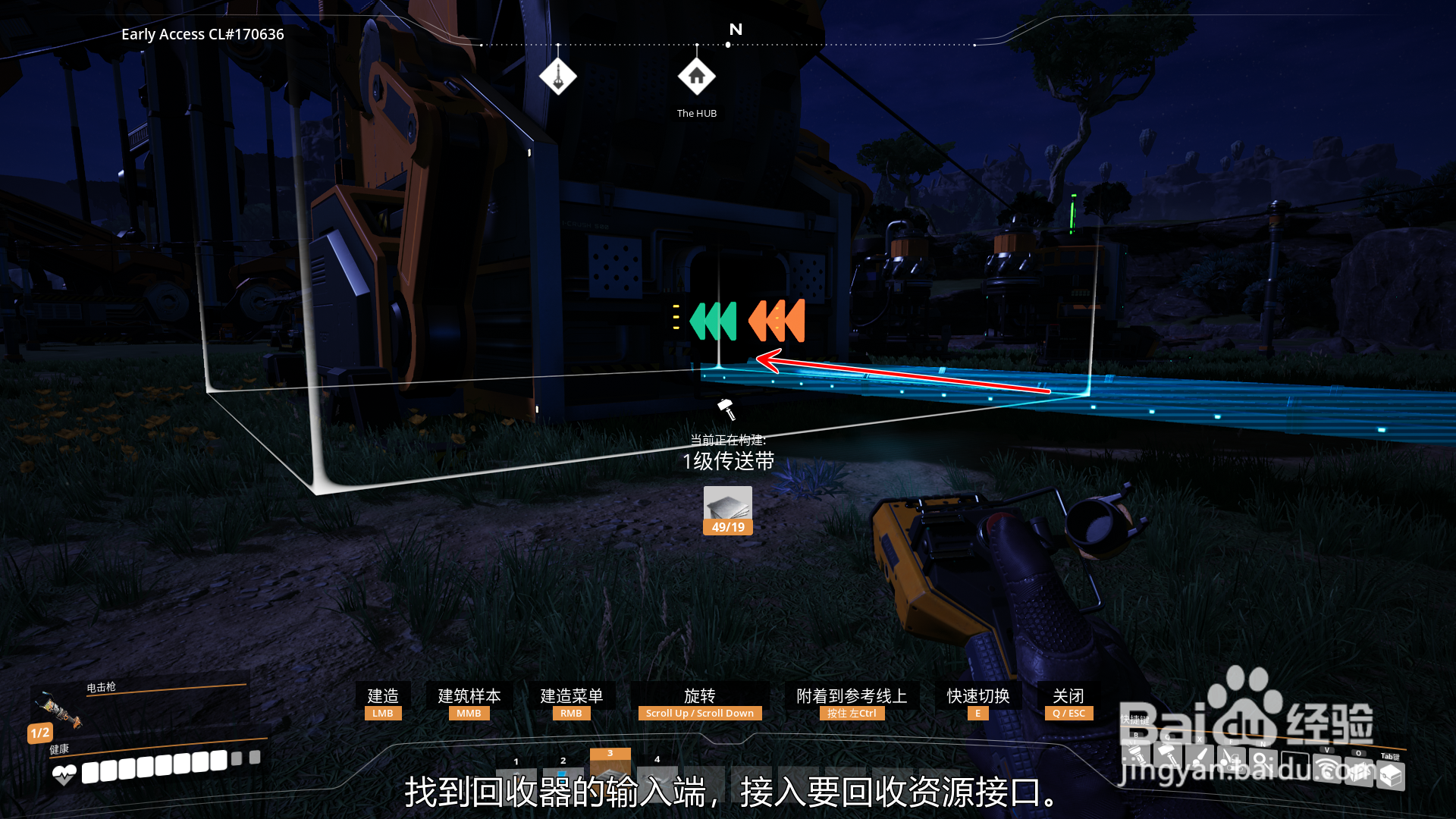
Task: Open the build gun hammer icon (Q)
Action: pos(1167,756)
